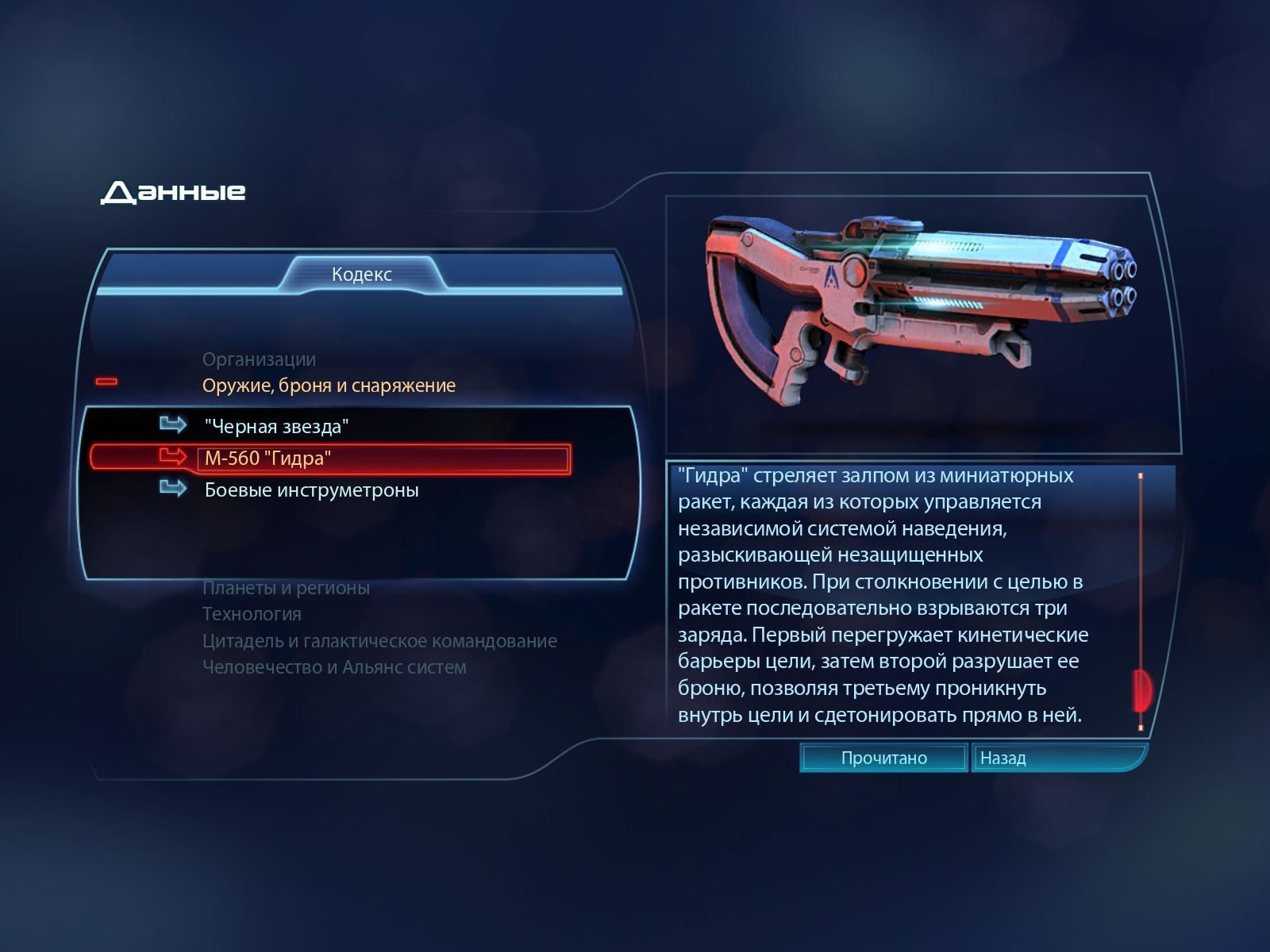Viewport: 1270px width, 952px height.
Task: Go back with the Назад button
Action: pyautogui.click(x=1003, y=758)
